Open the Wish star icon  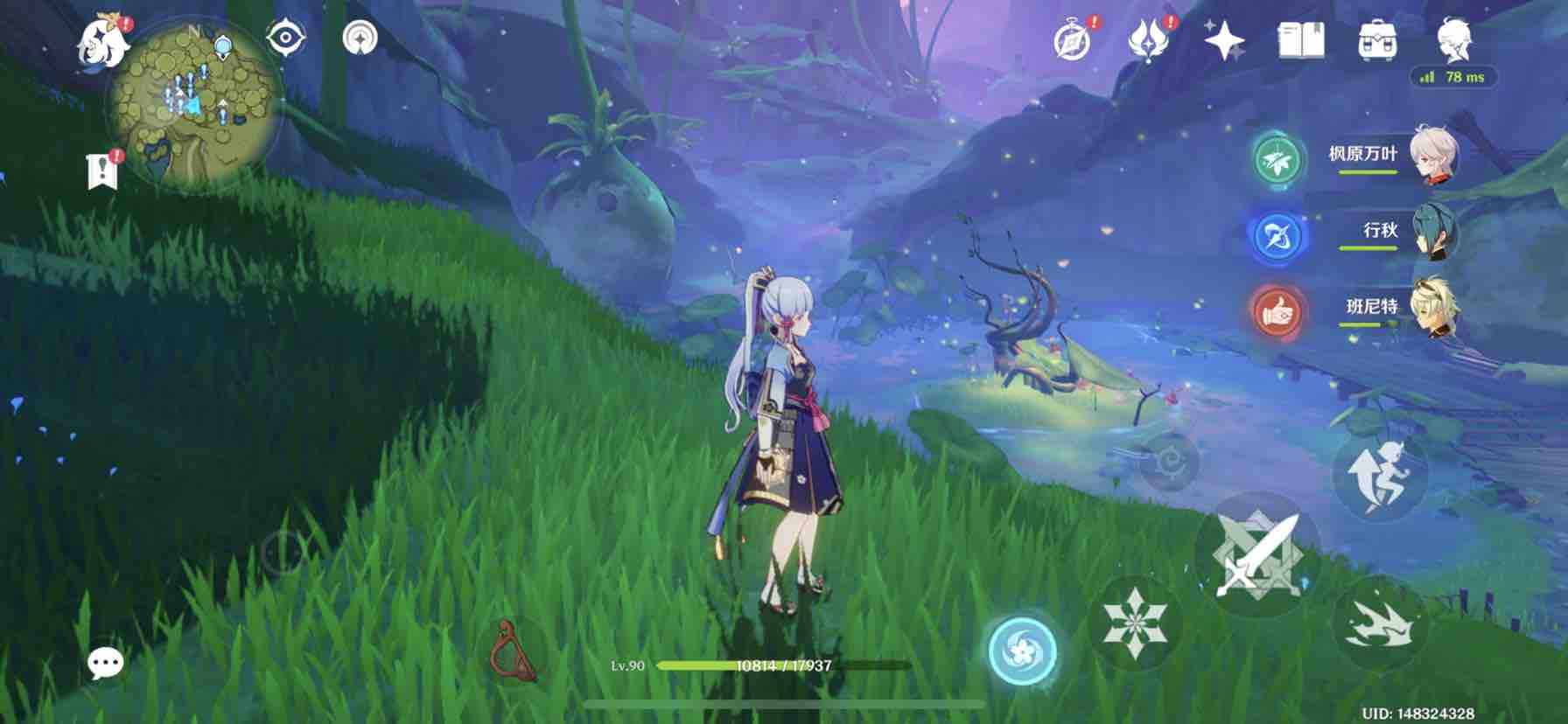pyautogui.click(x=1224, y=40)
